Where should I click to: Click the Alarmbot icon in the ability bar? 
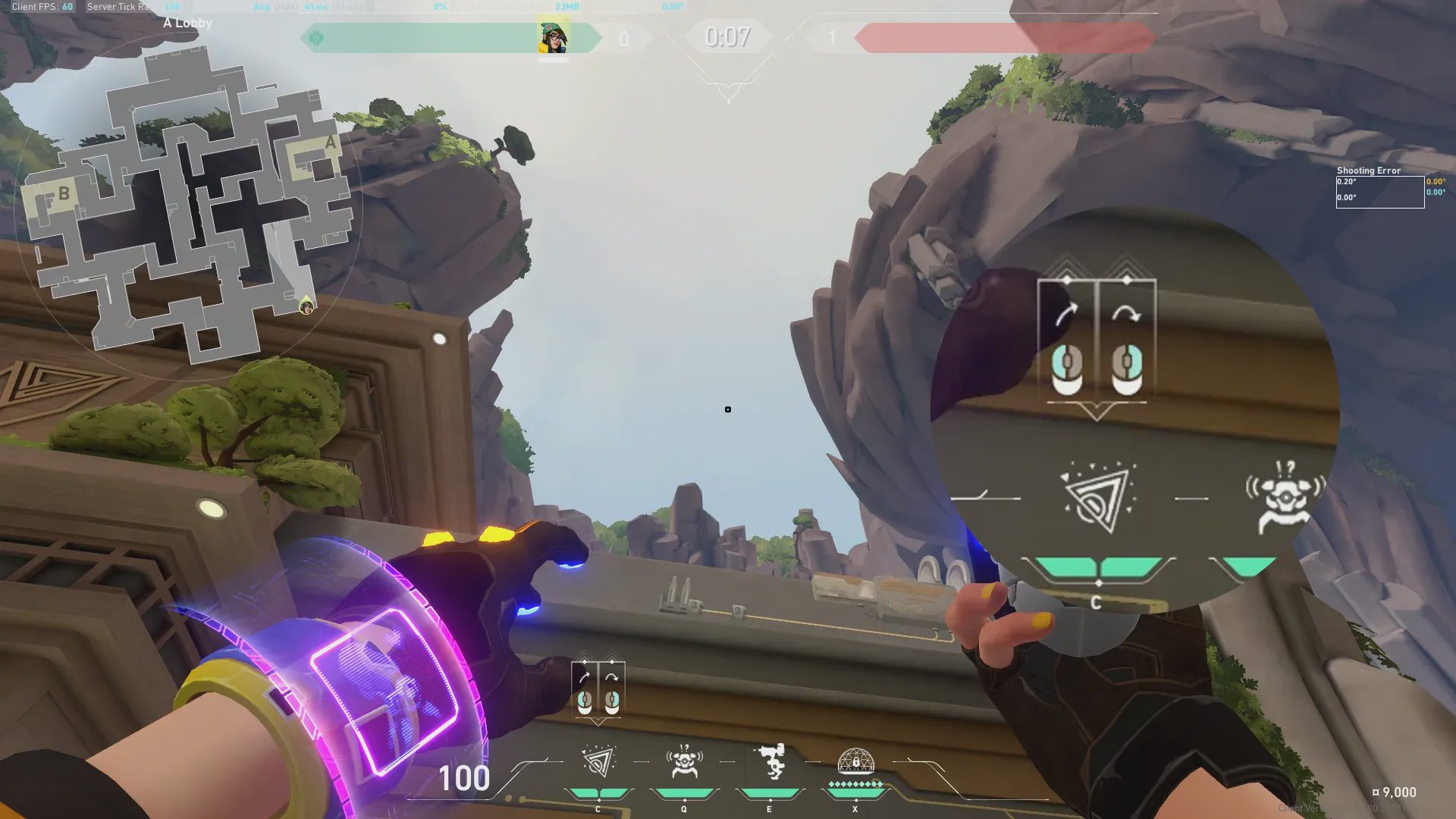(684, 761)
